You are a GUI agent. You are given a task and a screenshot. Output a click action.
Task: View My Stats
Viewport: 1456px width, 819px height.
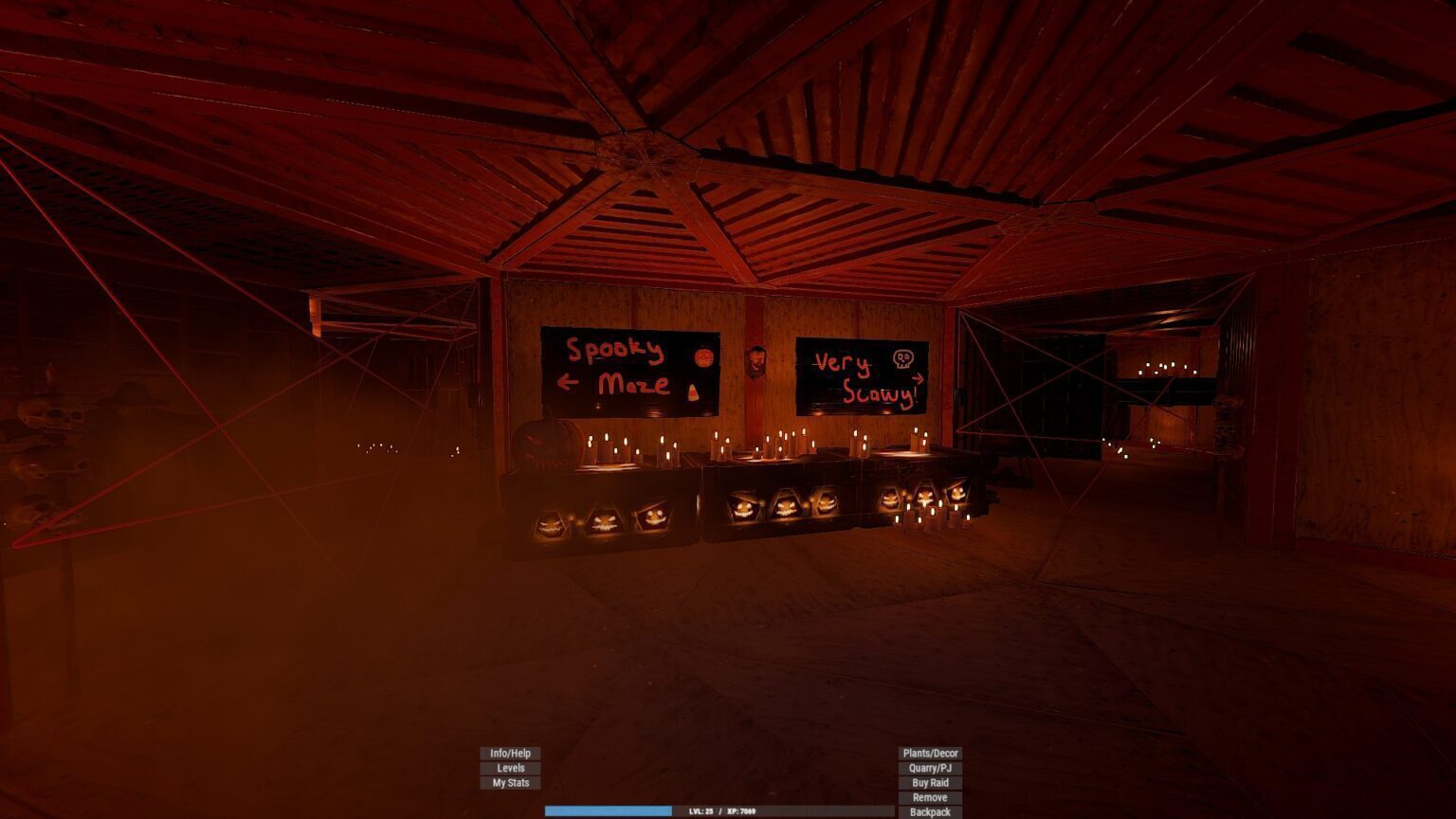(x=510, y=783)
